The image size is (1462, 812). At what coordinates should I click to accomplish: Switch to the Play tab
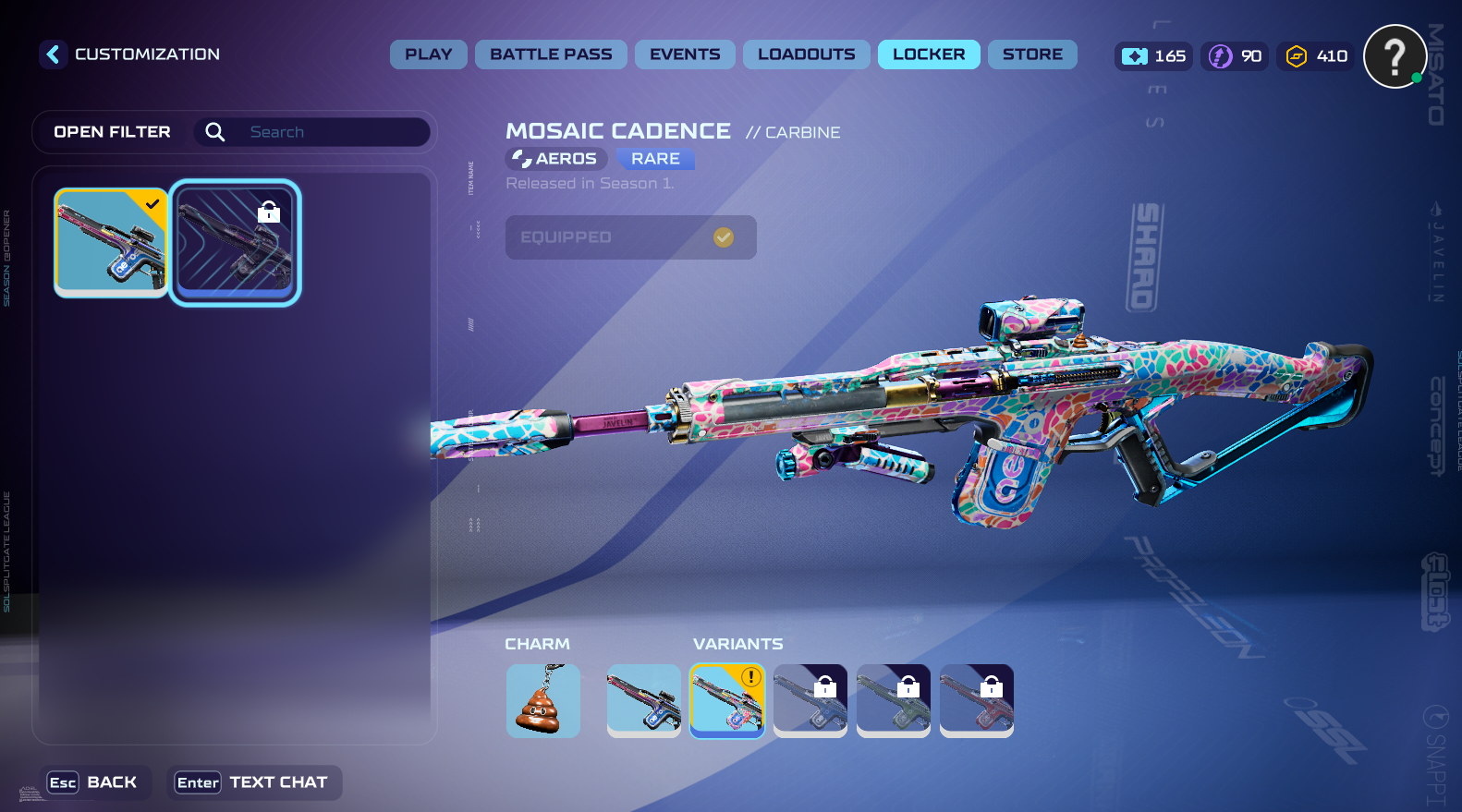428,55
